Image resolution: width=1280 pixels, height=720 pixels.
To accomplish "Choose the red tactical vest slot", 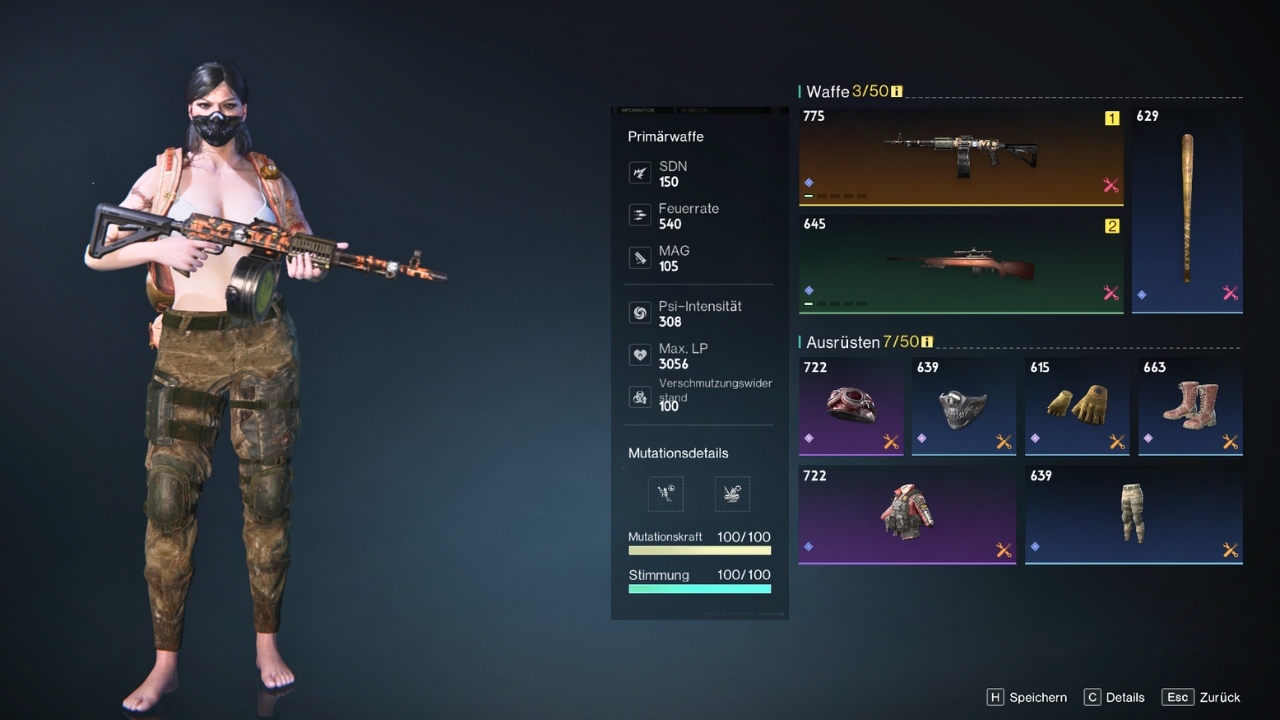I will click(906, 513).
